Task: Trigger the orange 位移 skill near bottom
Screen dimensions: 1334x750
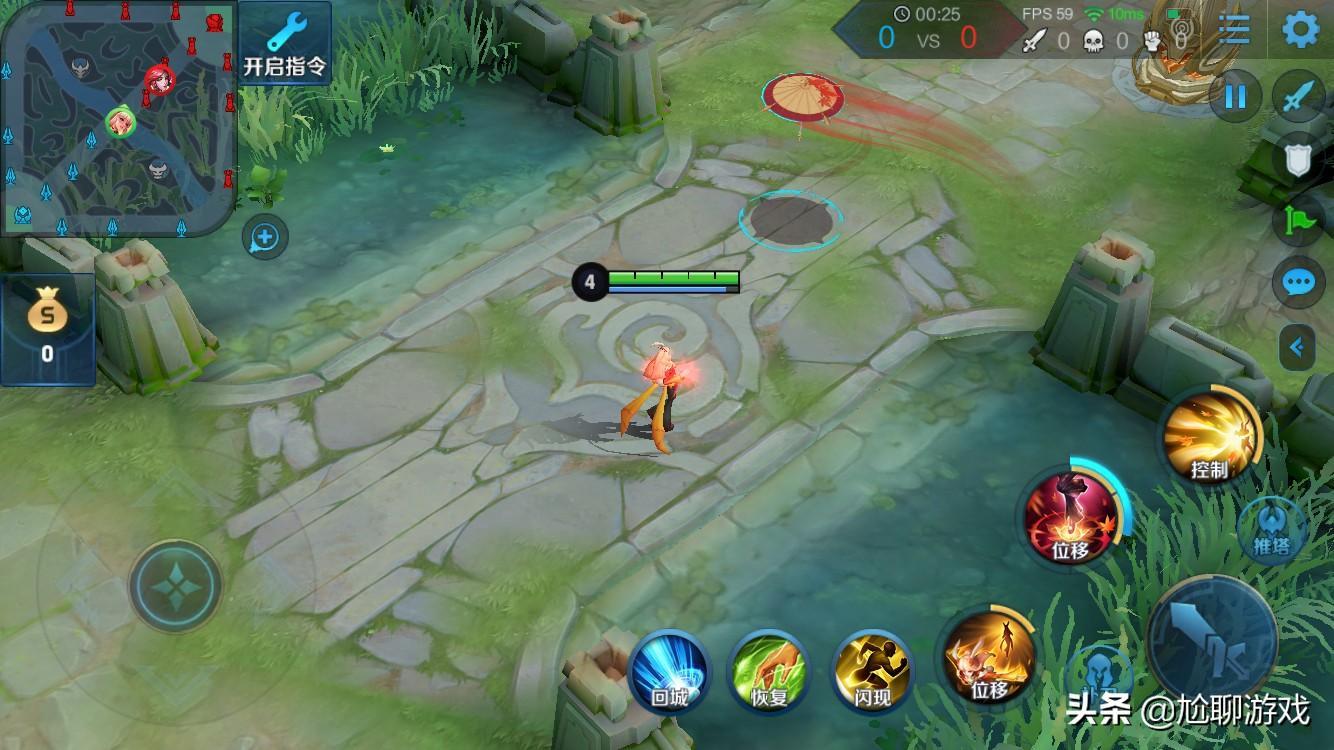Action: [989, 656]
